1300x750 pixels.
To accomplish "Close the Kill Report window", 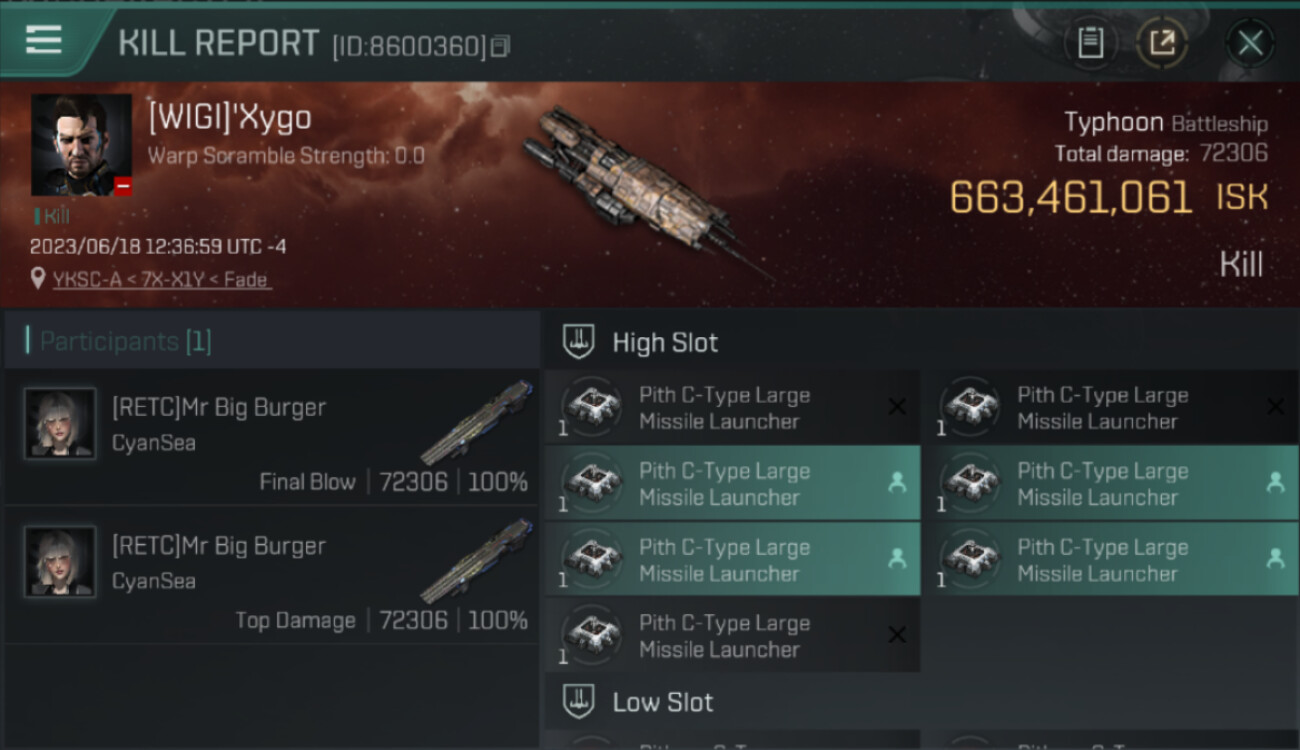I will pyautogui.click(x=1250, y=43).
